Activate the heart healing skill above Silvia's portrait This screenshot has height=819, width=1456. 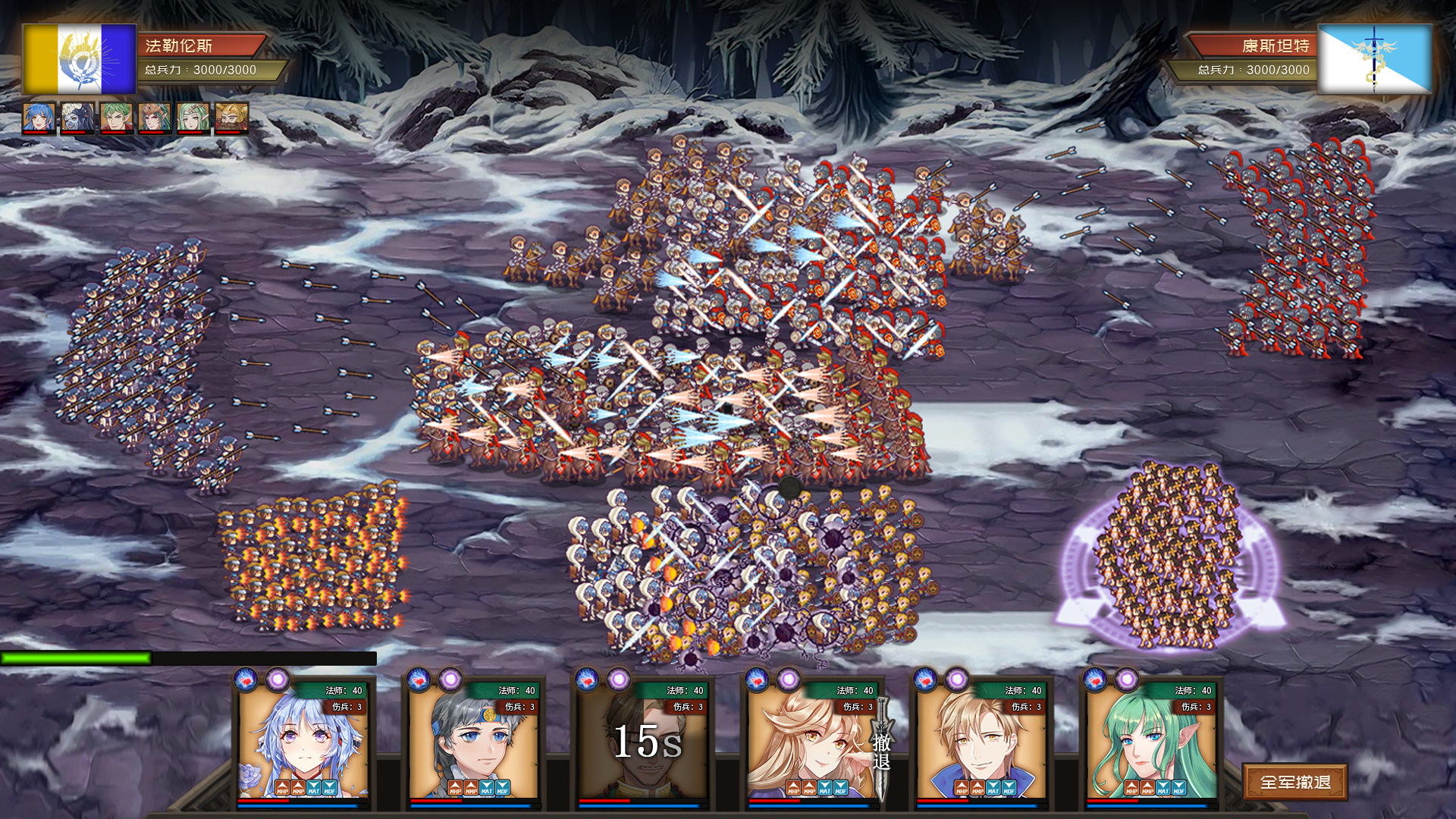(243, 680)
